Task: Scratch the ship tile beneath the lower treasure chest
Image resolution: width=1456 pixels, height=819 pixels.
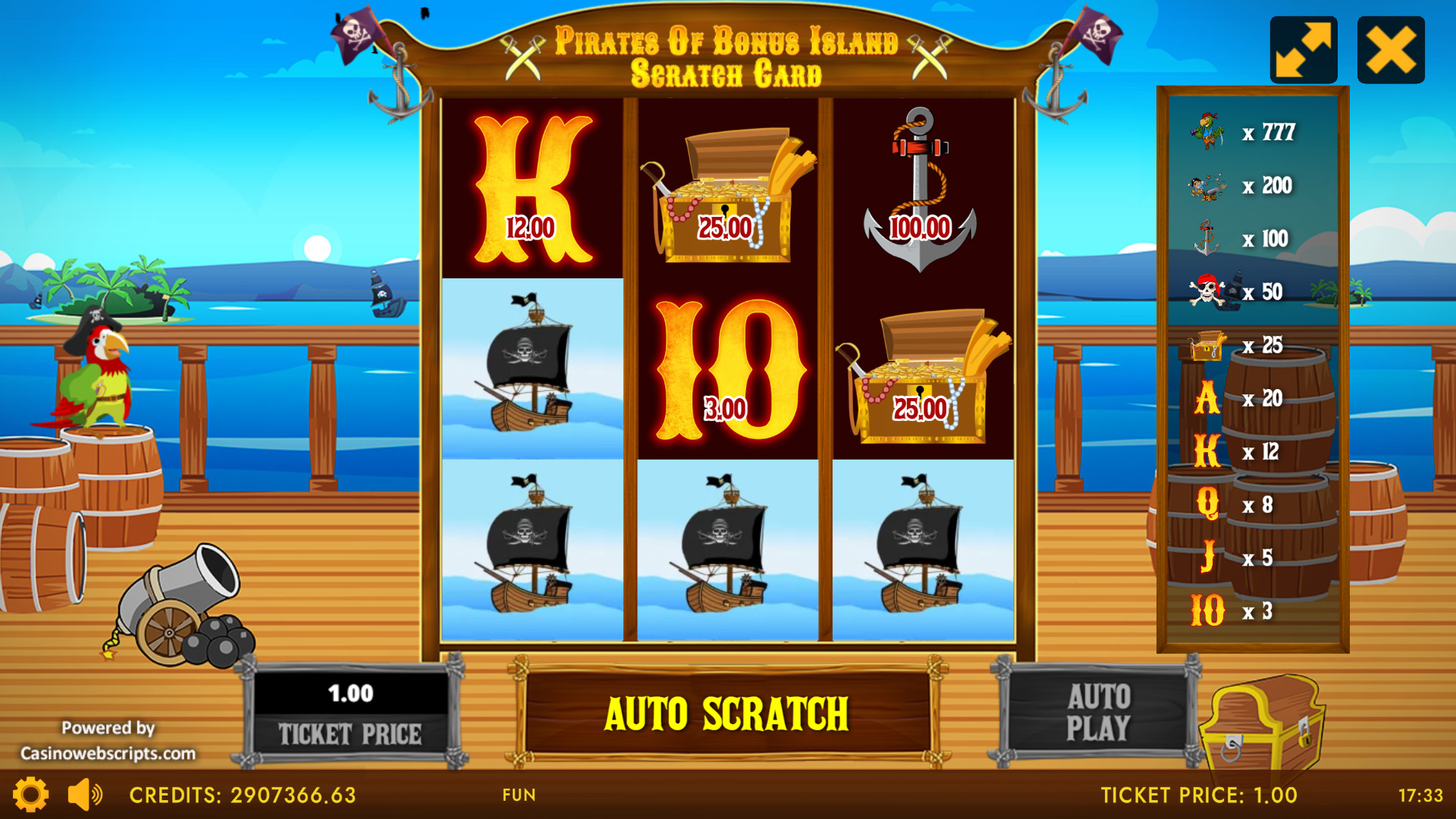Action: click(x=923, y=550)
